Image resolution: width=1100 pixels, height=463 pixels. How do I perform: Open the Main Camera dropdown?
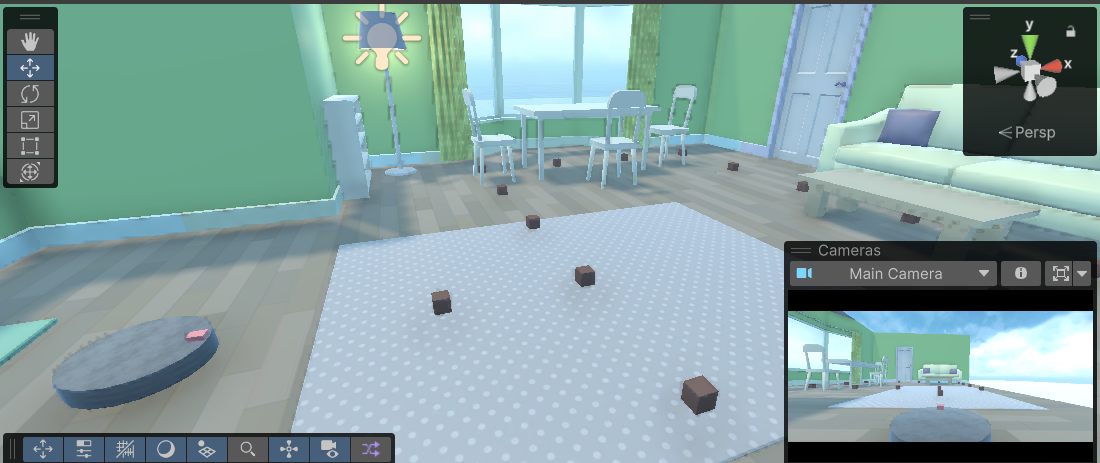coord(893,273)
